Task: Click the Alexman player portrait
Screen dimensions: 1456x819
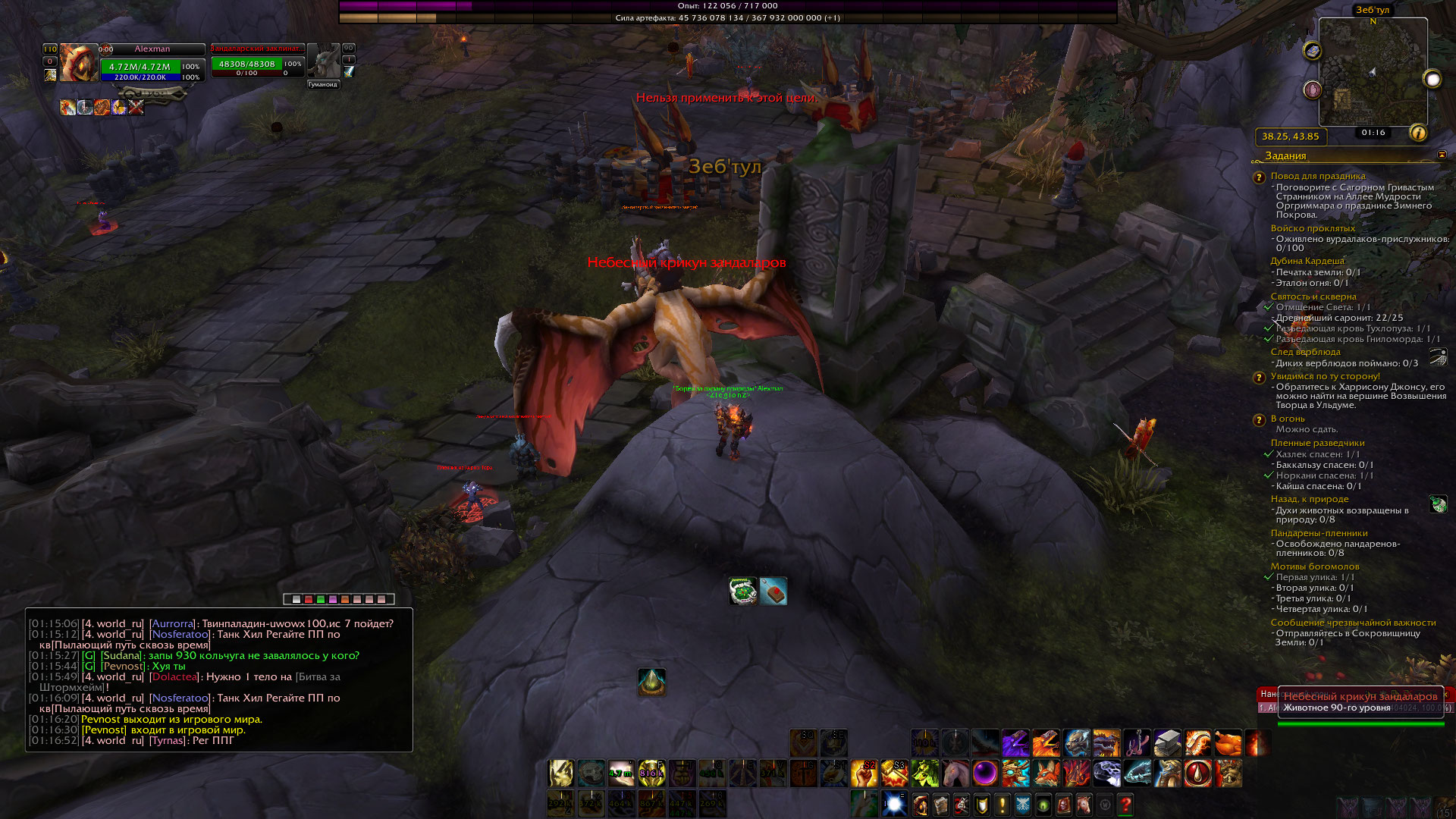Action: [78, 62]
